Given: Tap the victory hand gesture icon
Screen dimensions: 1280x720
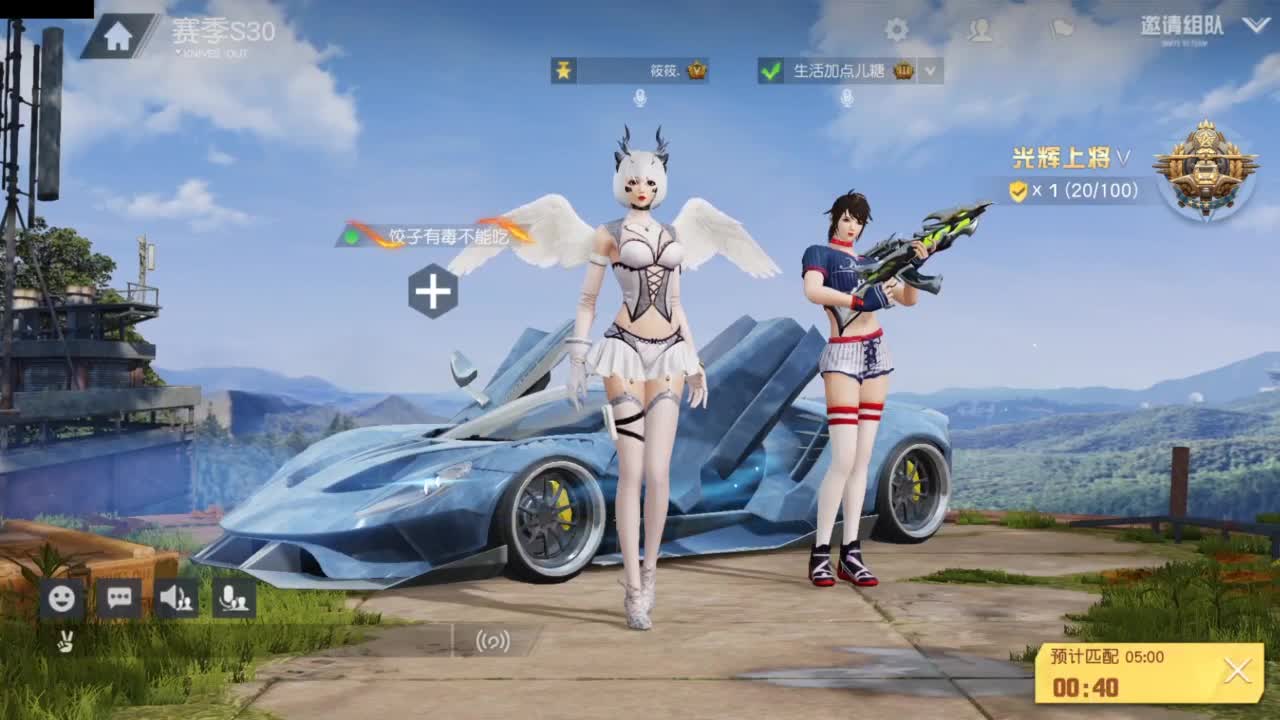Looking at the screenshot, I should (x=65, y=642).
